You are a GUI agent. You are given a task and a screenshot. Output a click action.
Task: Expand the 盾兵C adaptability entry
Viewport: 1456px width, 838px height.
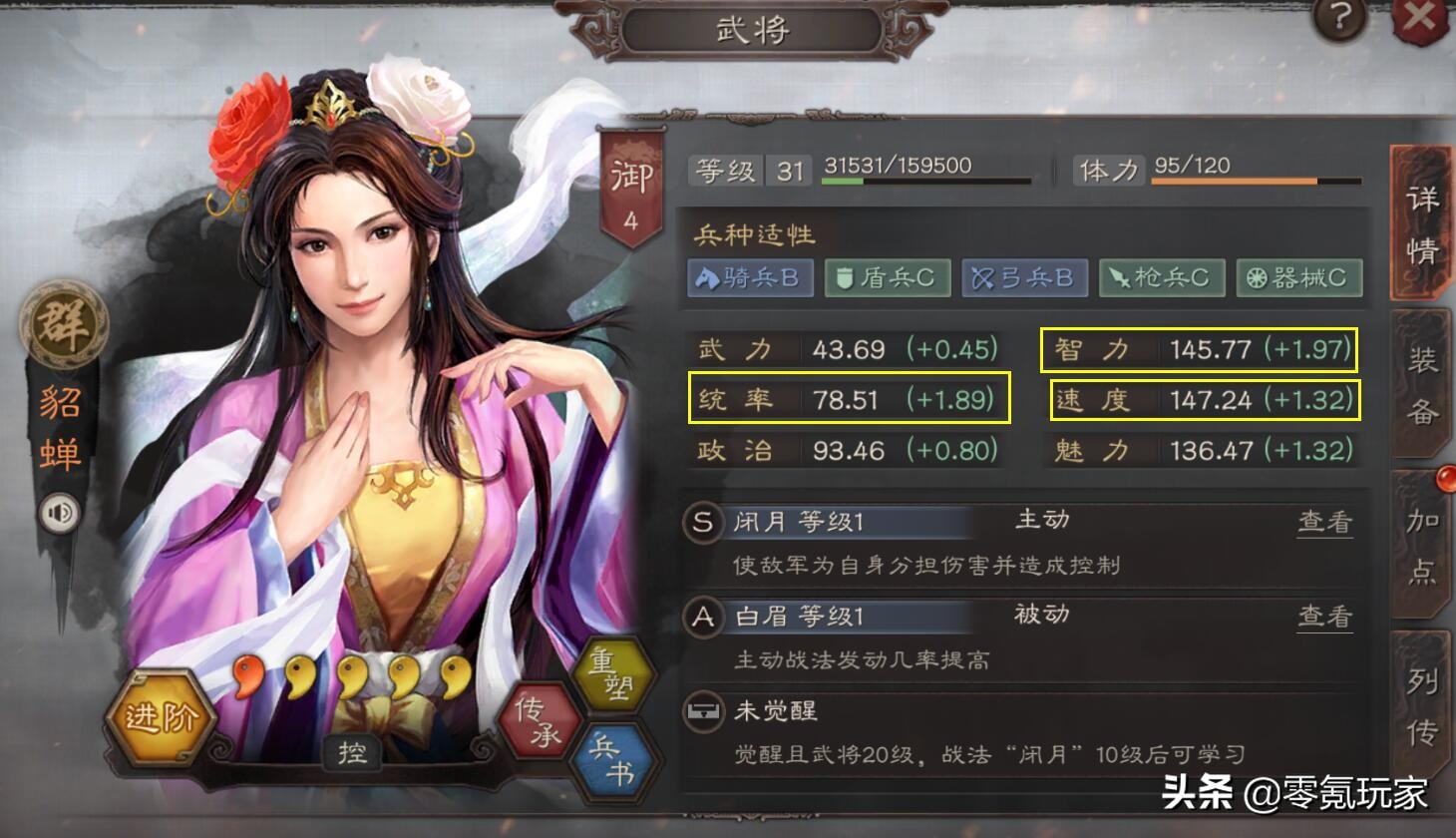(889, 278)
